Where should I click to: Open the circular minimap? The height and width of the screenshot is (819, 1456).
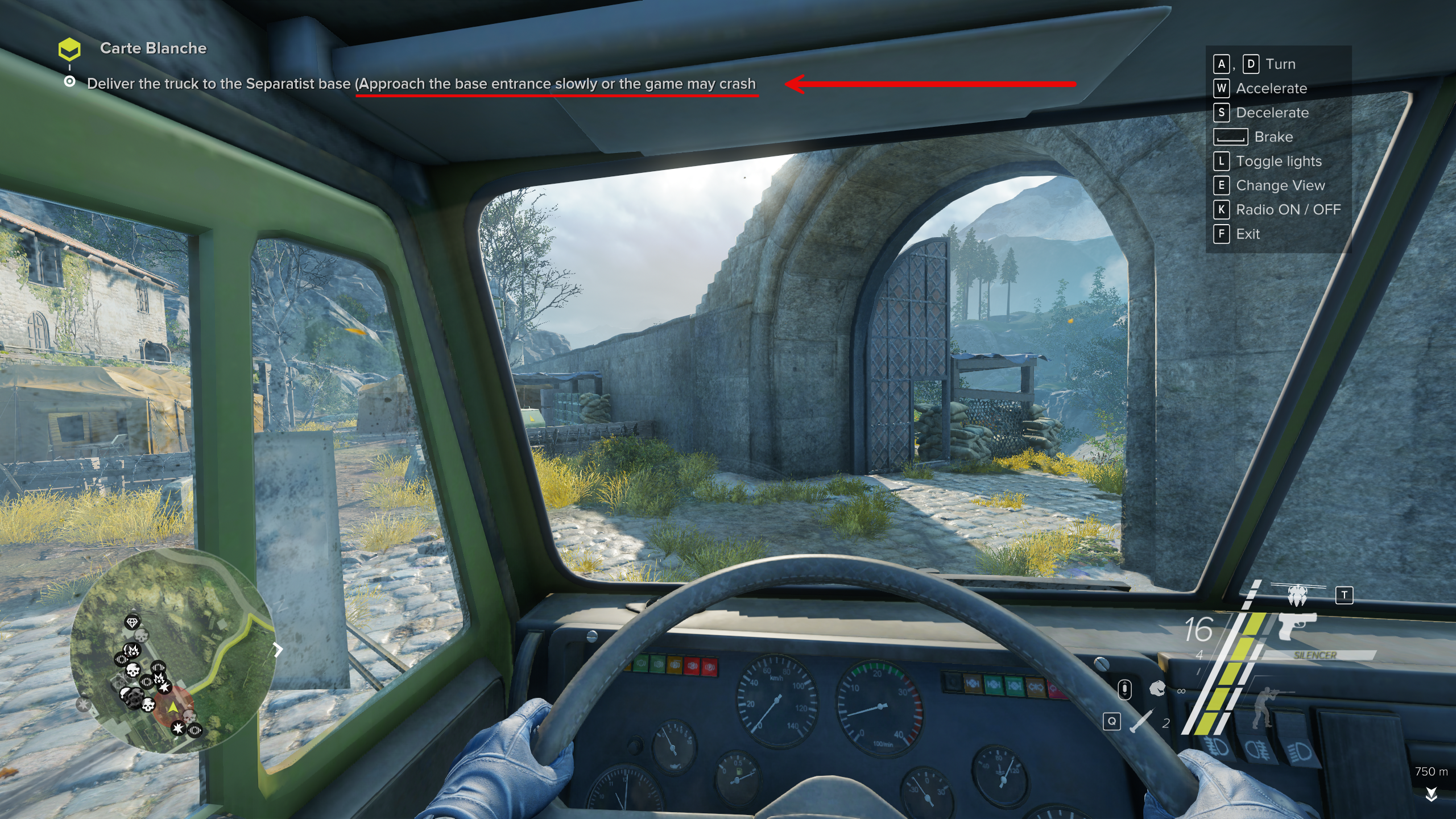click(x=172, y=651)
